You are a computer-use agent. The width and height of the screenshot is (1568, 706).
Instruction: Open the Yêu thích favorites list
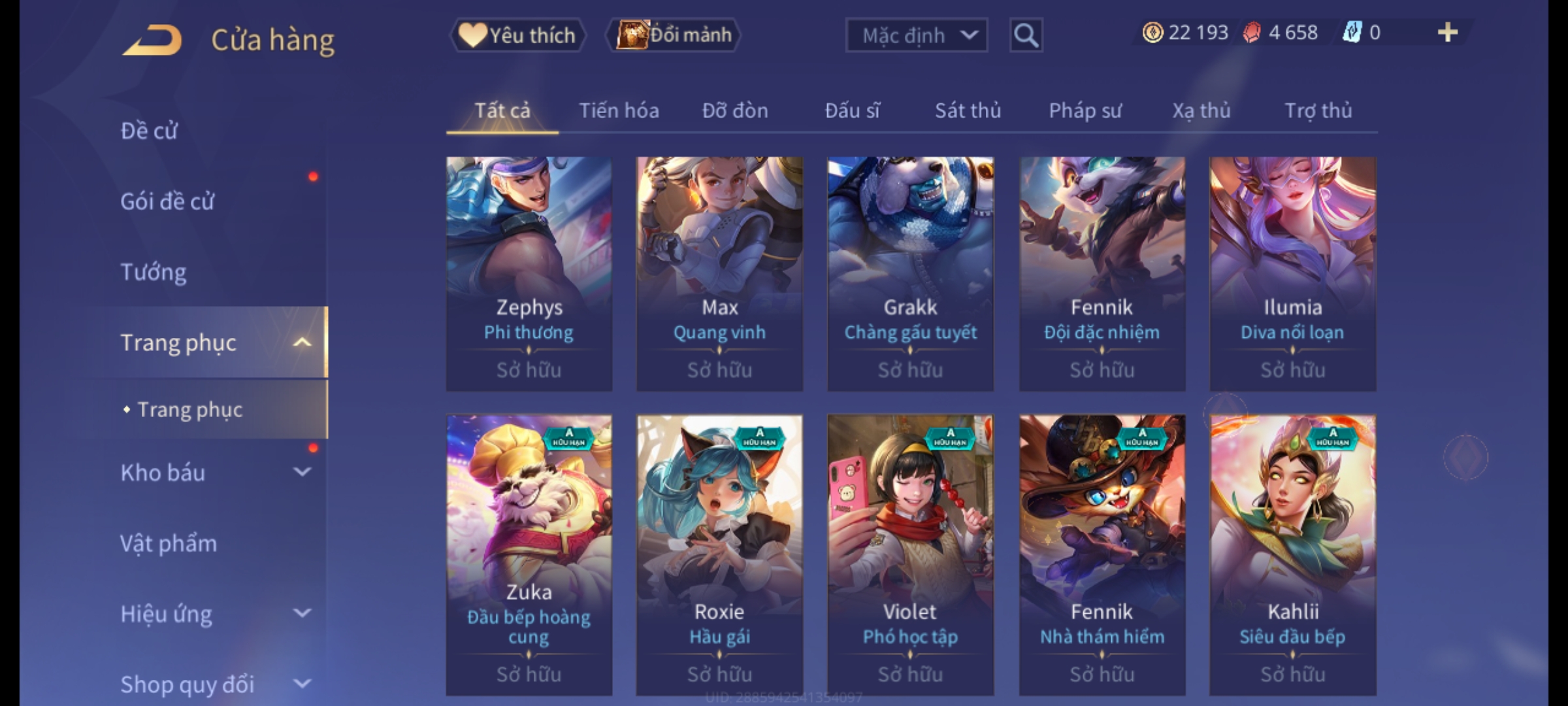click(517, 35)
